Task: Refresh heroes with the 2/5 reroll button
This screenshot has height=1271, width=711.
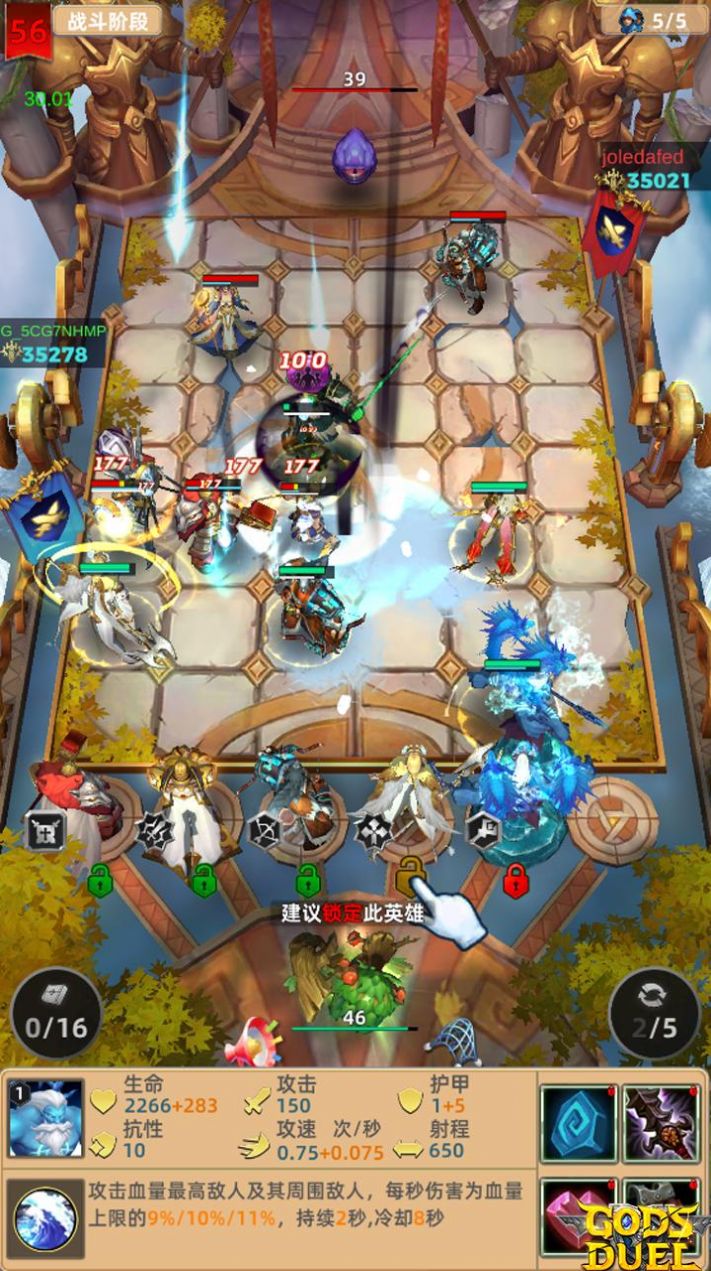Action: coord(654,1013)
